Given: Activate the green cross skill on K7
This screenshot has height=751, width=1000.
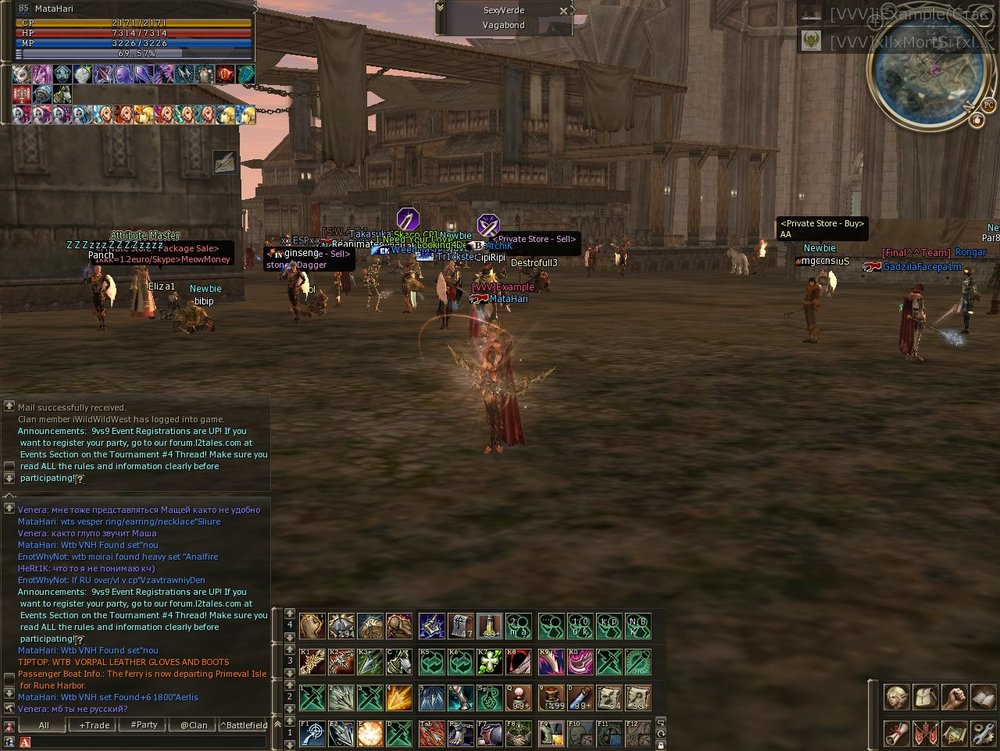Looking at the screenshot, I should tap(490, 661).
